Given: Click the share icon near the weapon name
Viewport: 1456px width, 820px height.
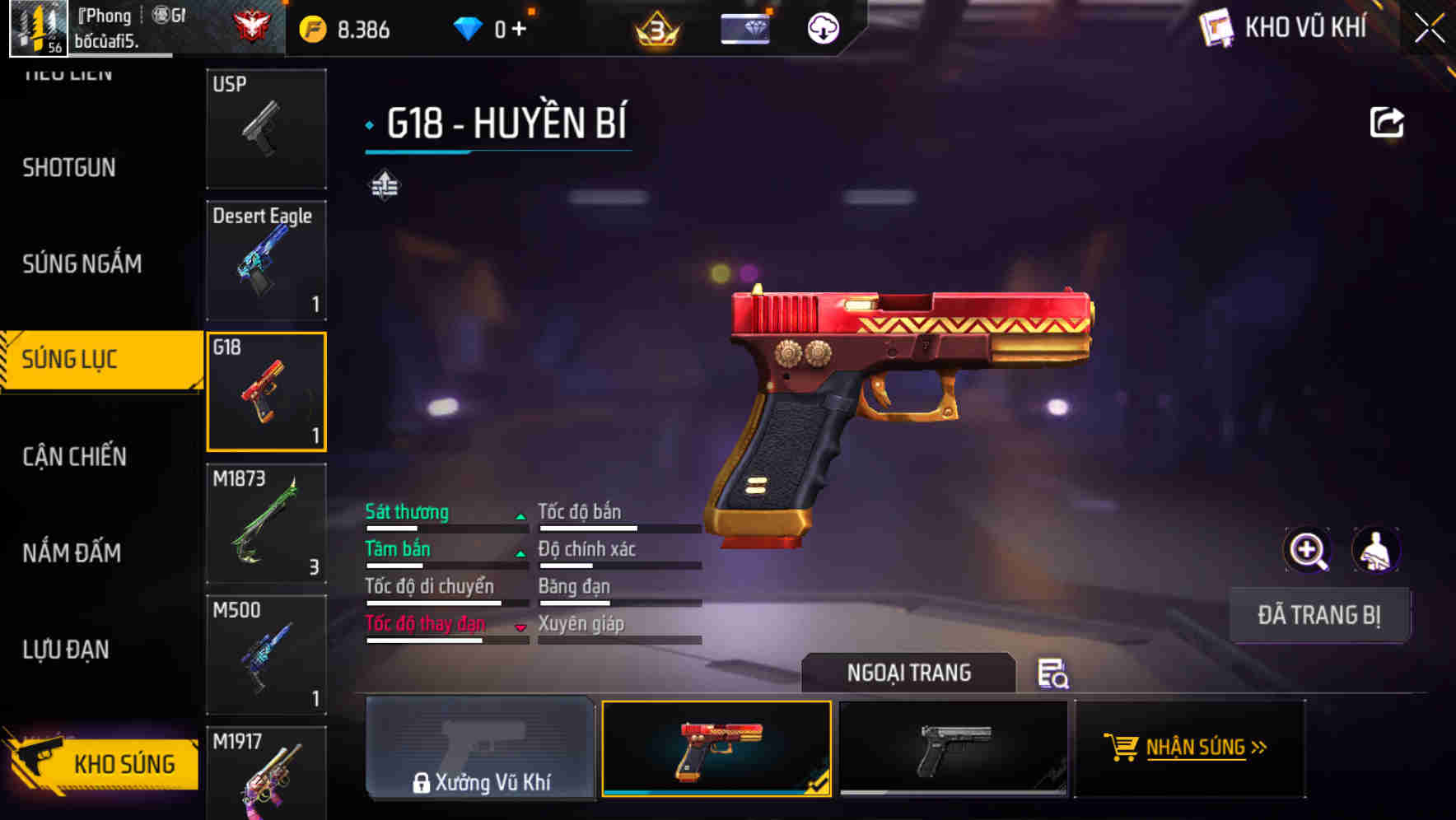Looking at the screenshot, I should (1387, 121).
